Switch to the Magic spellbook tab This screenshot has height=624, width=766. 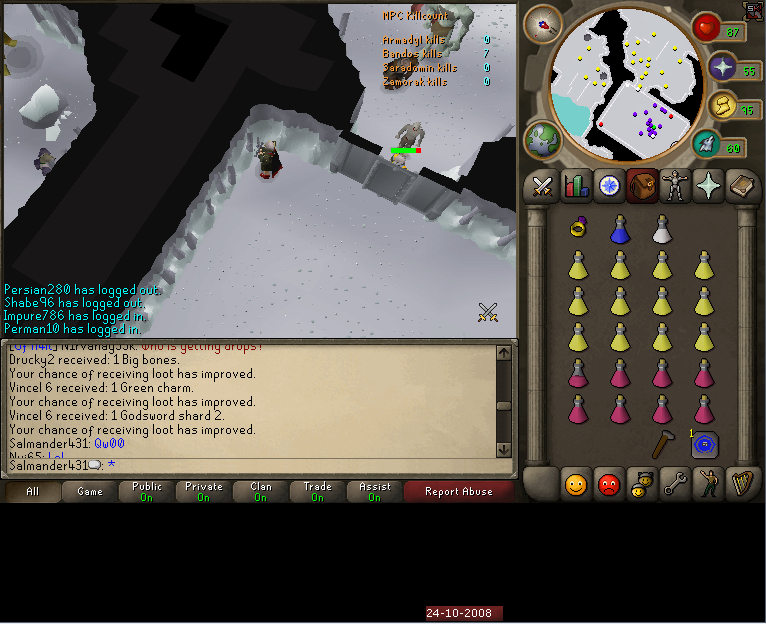click(743, 186)
